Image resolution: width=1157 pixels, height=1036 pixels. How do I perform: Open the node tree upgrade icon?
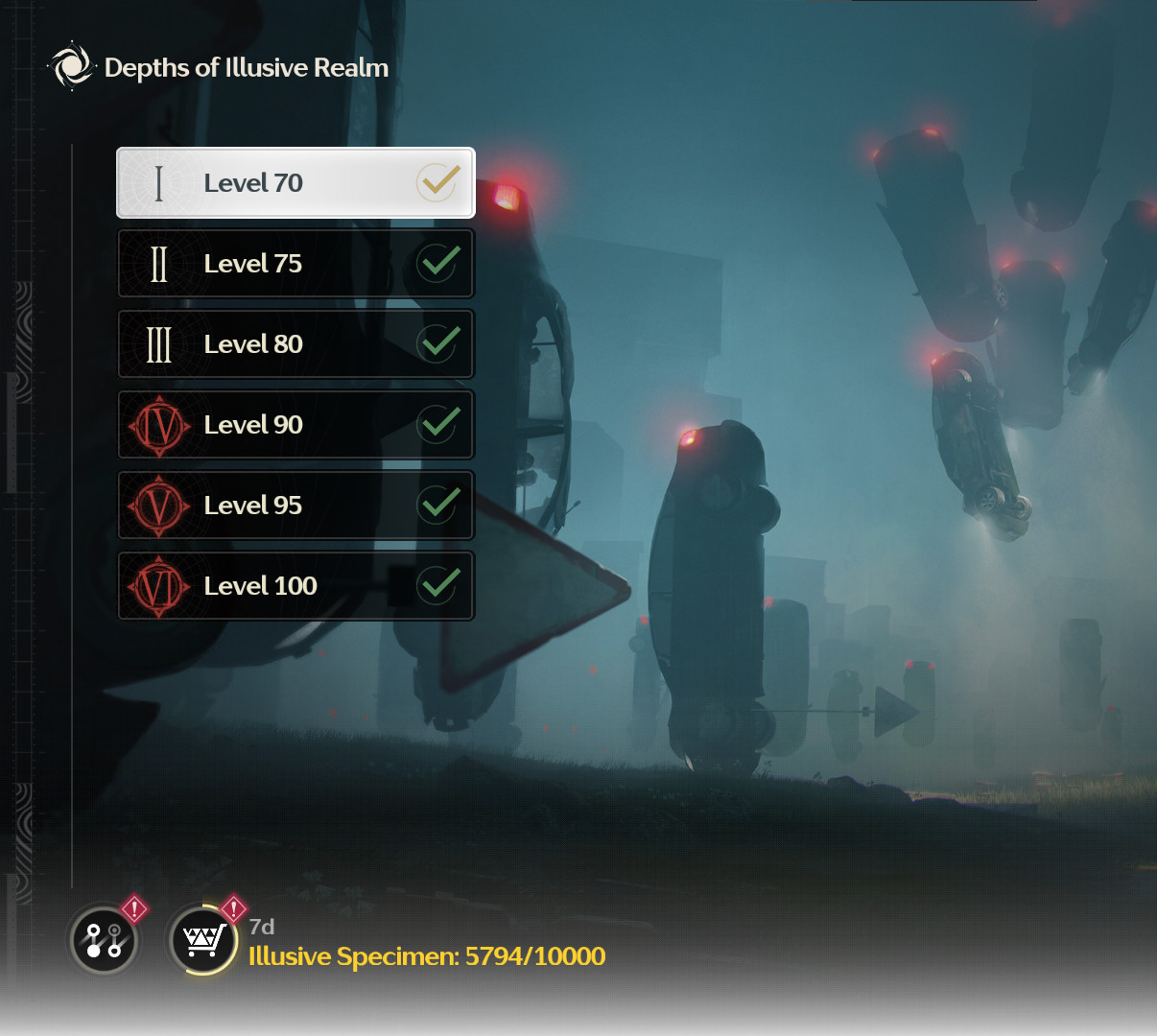(104, 940)
